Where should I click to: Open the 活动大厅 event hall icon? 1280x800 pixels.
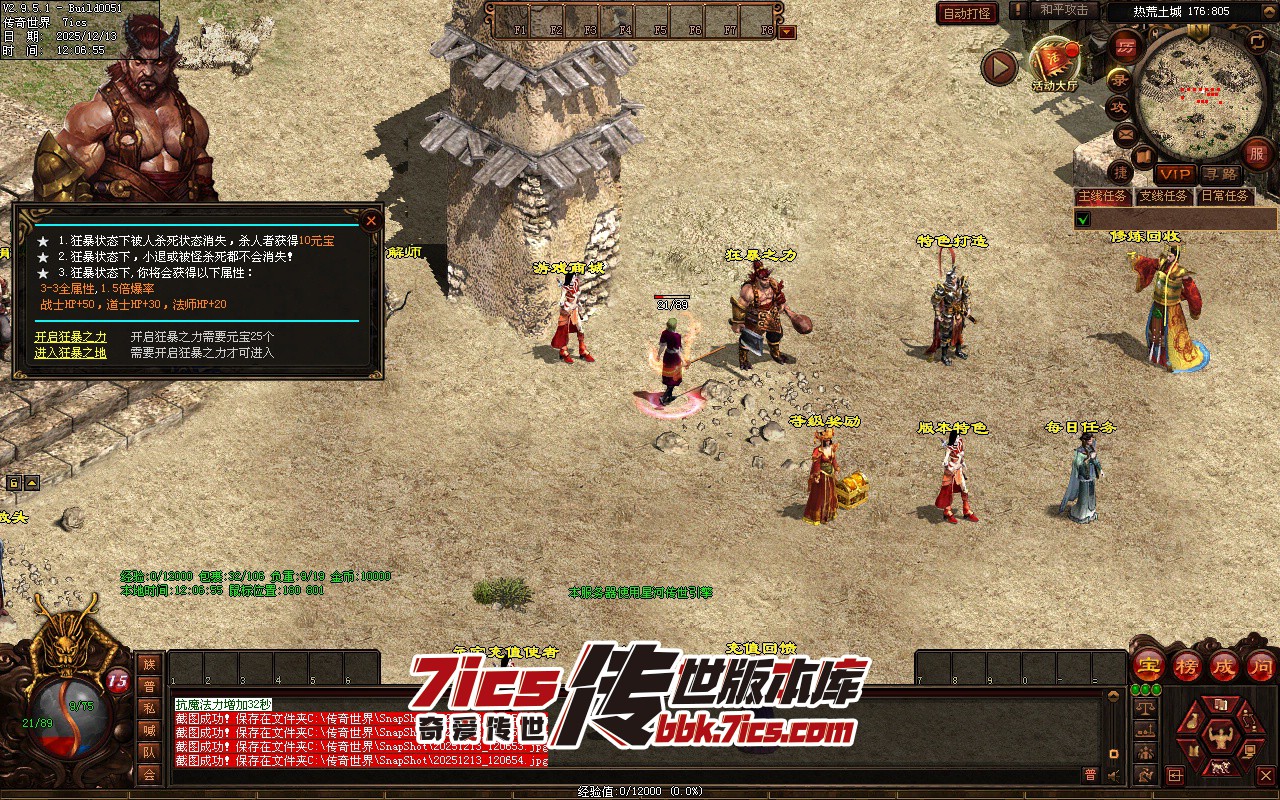coord(1055,64)
